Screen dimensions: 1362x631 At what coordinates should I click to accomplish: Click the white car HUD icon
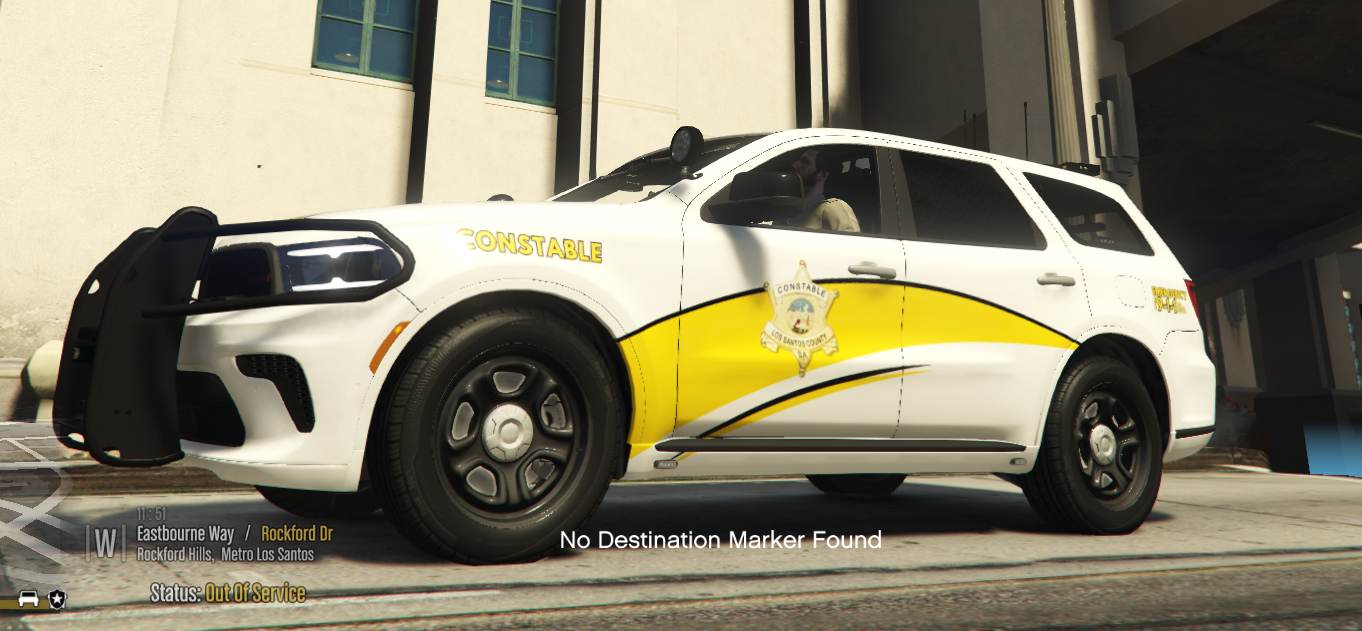pyautogui.click(x=29, y=599)
